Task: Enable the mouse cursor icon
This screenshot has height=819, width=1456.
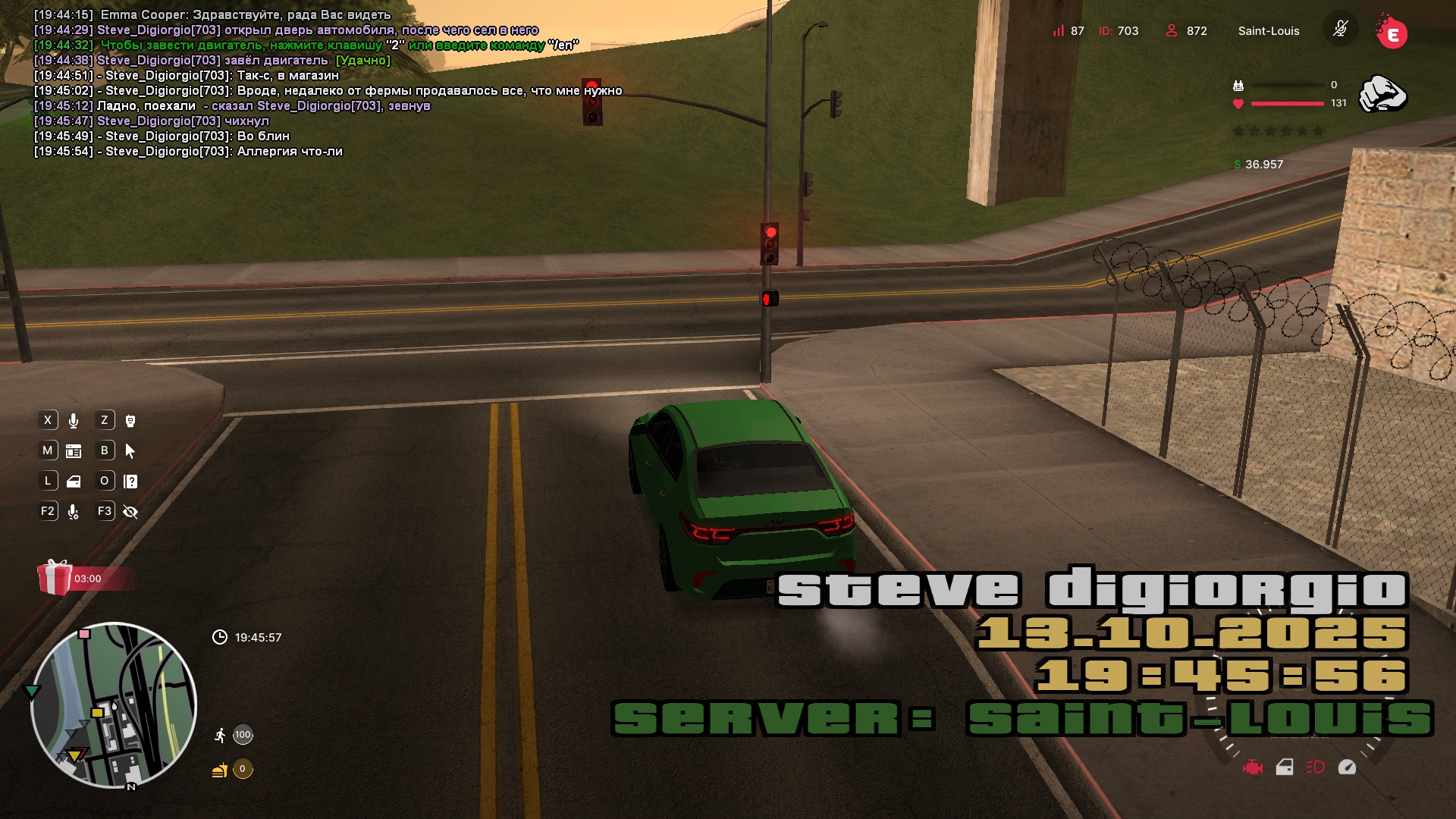Action: click(x=130, y=451)
